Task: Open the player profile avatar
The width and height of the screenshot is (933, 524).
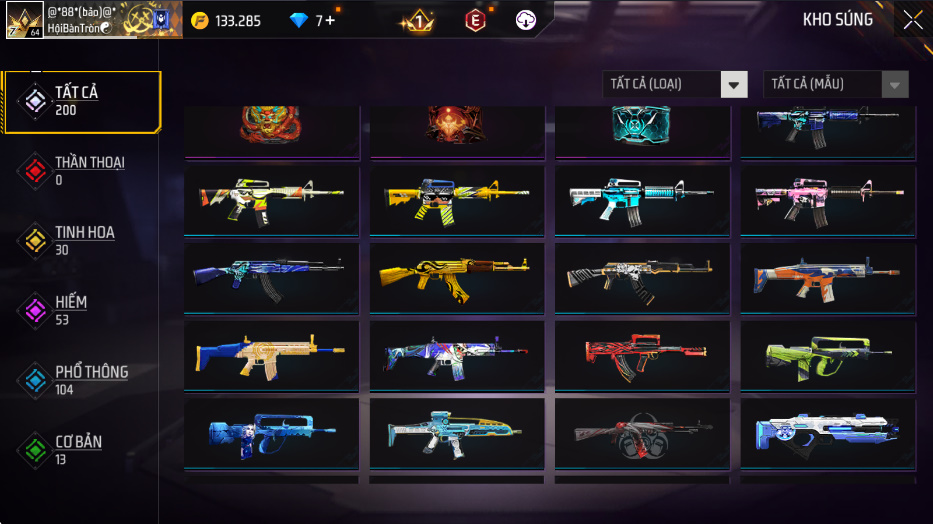Action: [24, 20]
